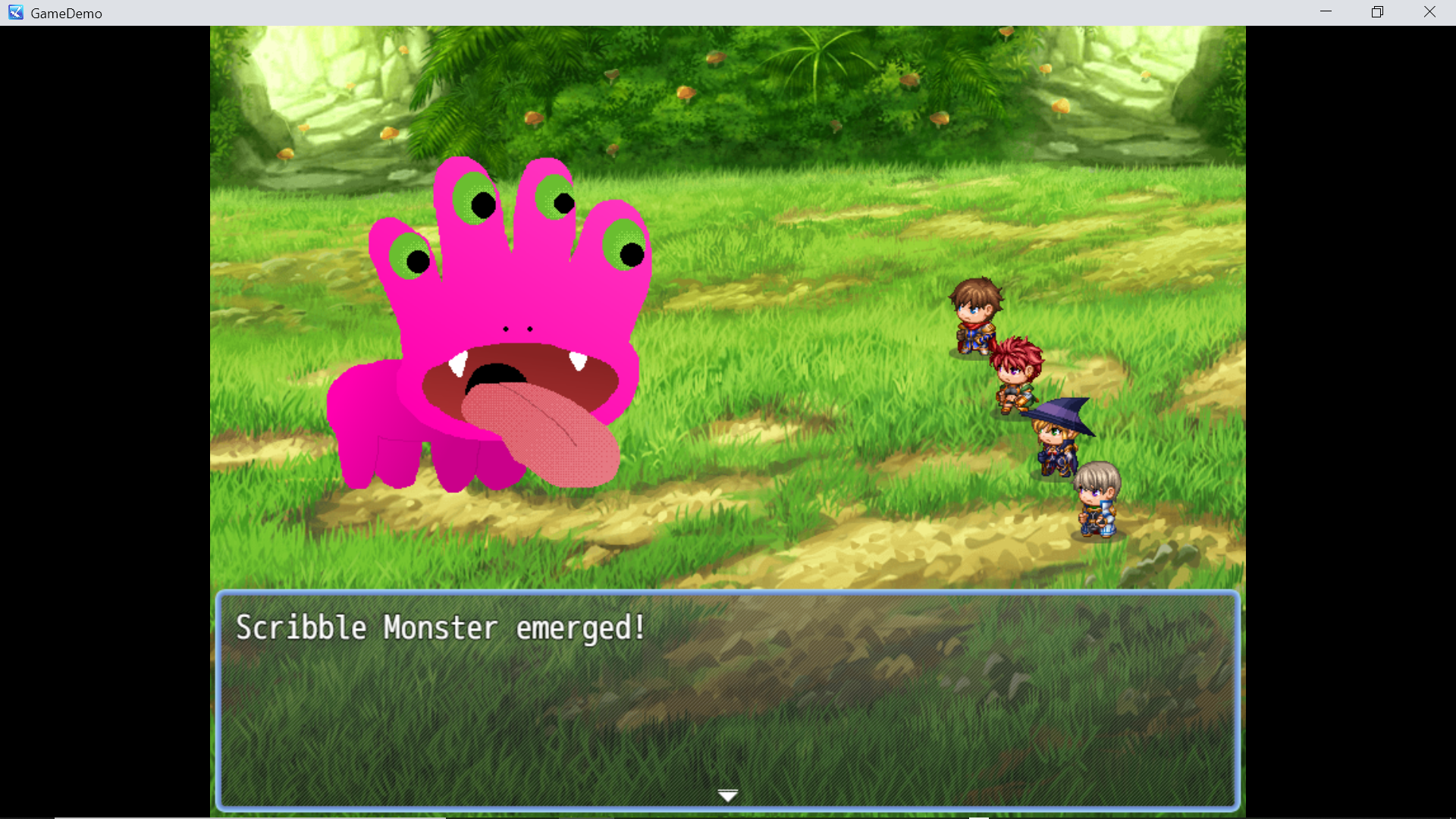
Task: Click the monster's left white fang
Action: 458,362
